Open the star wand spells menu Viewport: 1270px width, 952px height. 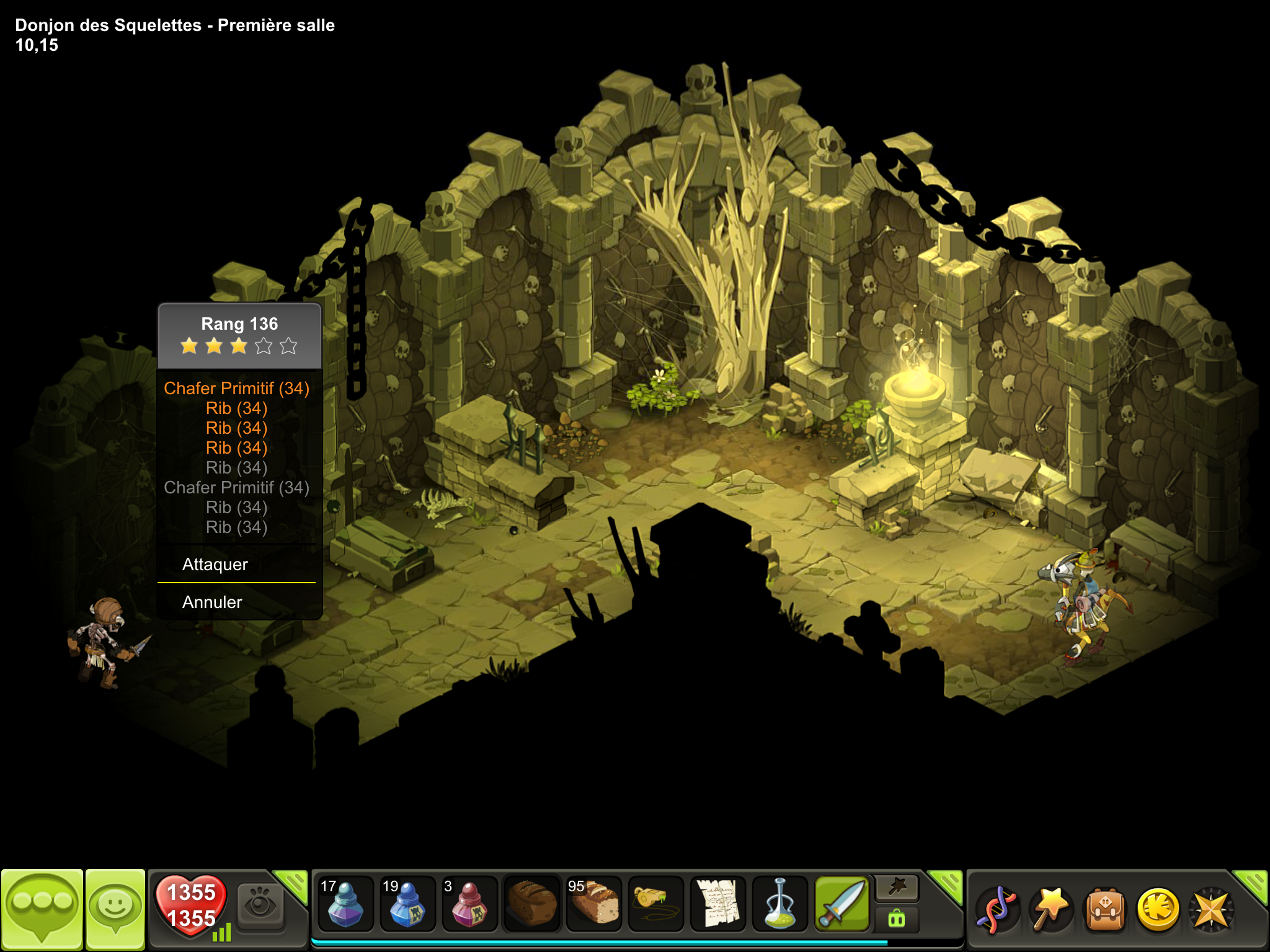coord(1050,909)
